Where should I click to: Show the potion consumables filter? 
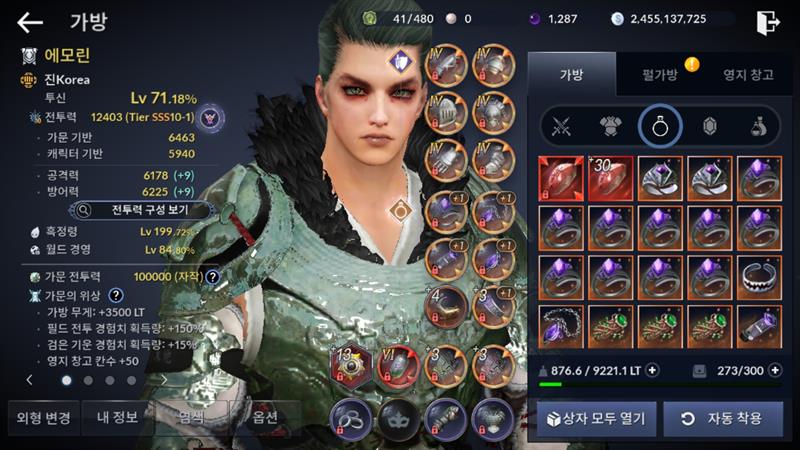pyautogui.click(x=758, y=127)
